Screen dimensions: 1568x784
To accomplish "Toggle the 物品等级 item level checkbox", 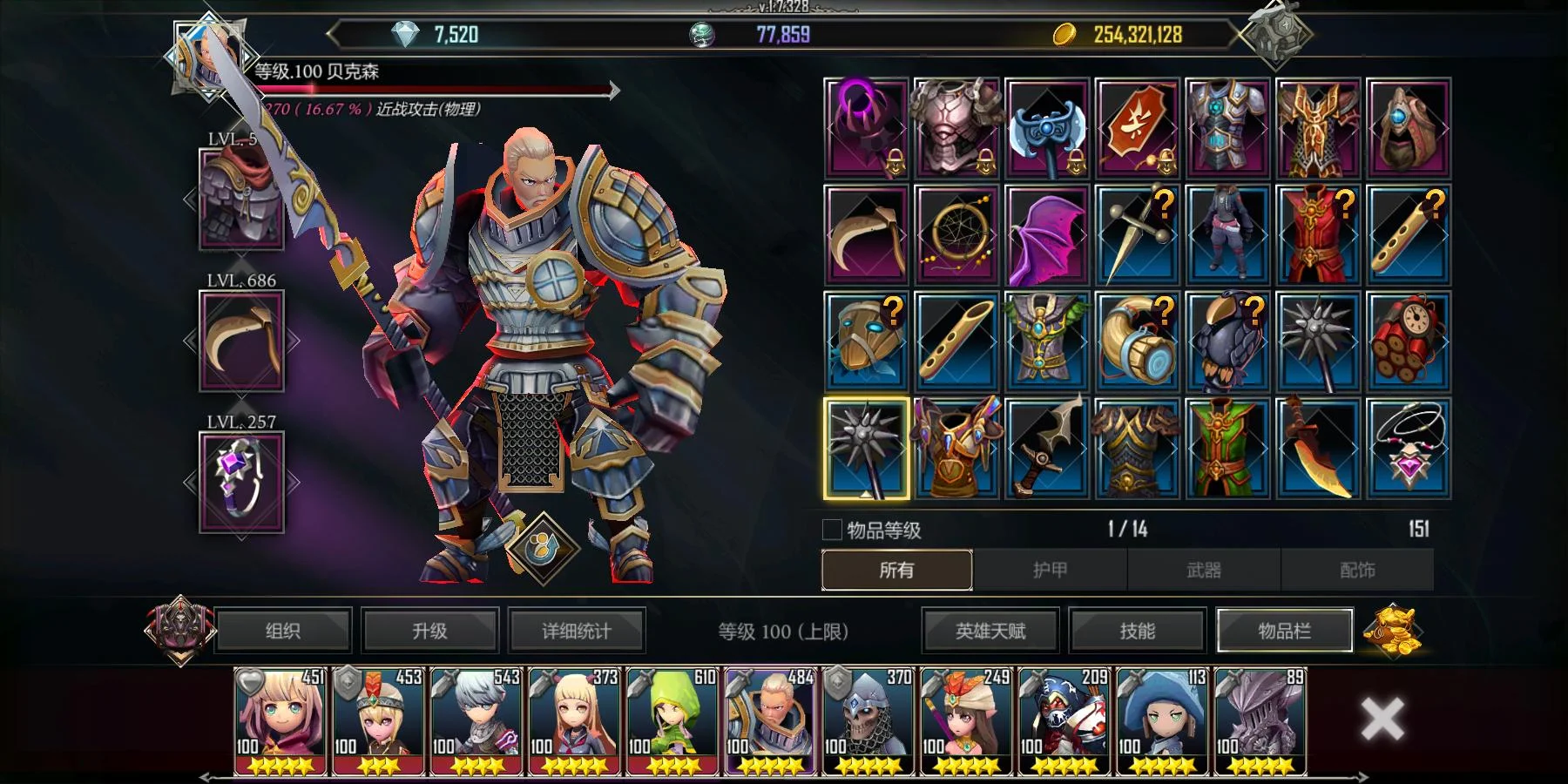I will 832,530.
